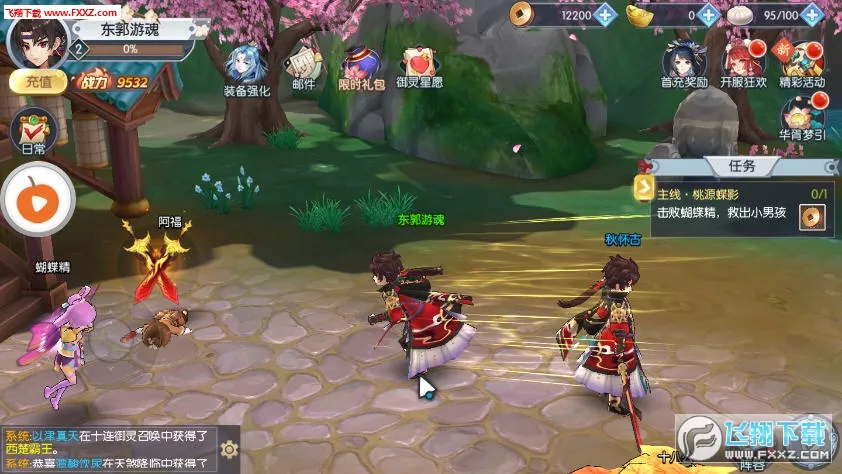
Task: Add gold ingots with the plus button
Action: (708, 15)
